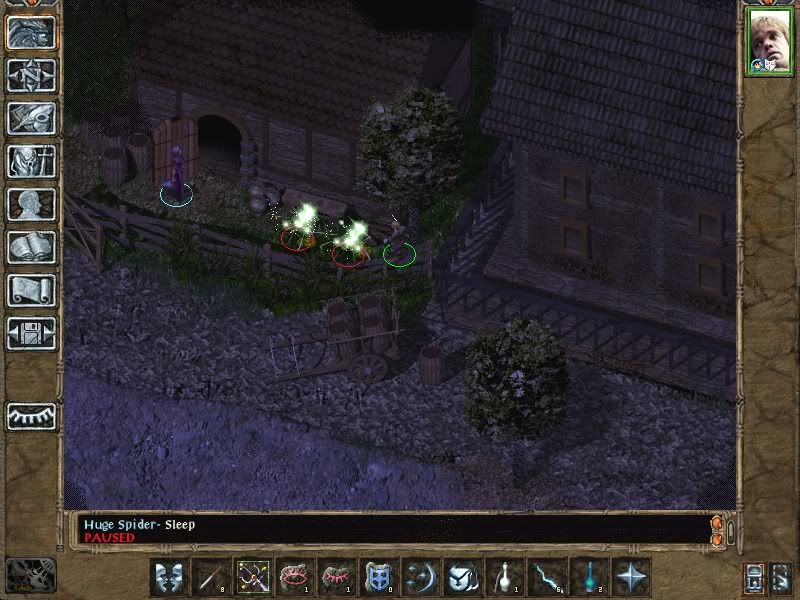
Task: Select the highlighted bow weapon slot
Action: (253, 577)
